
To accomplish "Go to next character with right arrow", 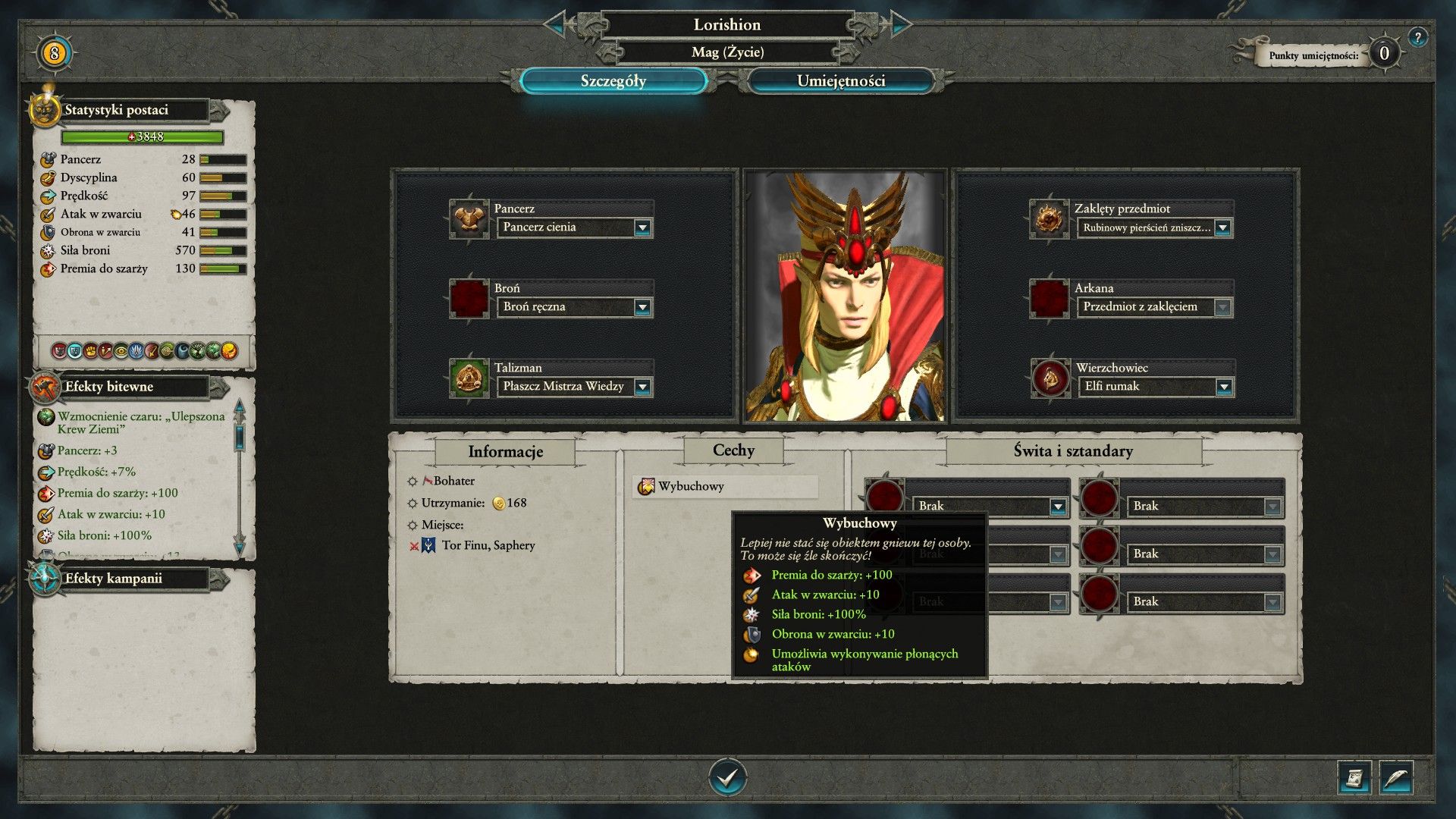I will pos(897,24).
